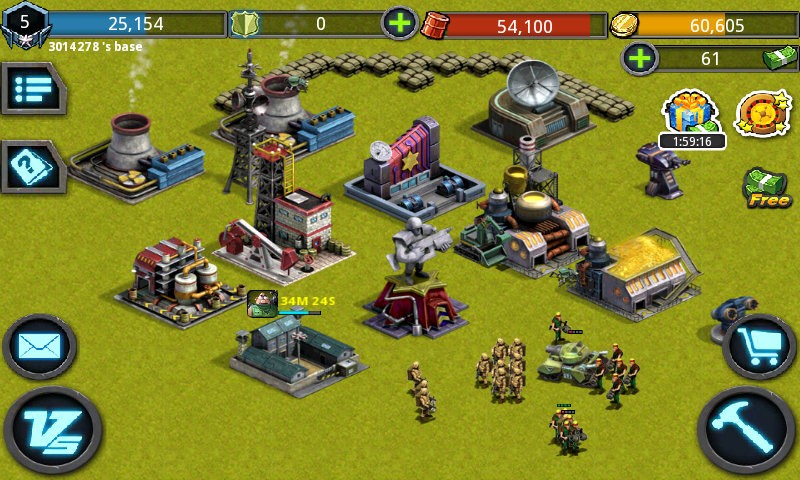The width and height of the screenshot is (800, 480).
Task: Open the question mark help panel
Action: (30, 165)
